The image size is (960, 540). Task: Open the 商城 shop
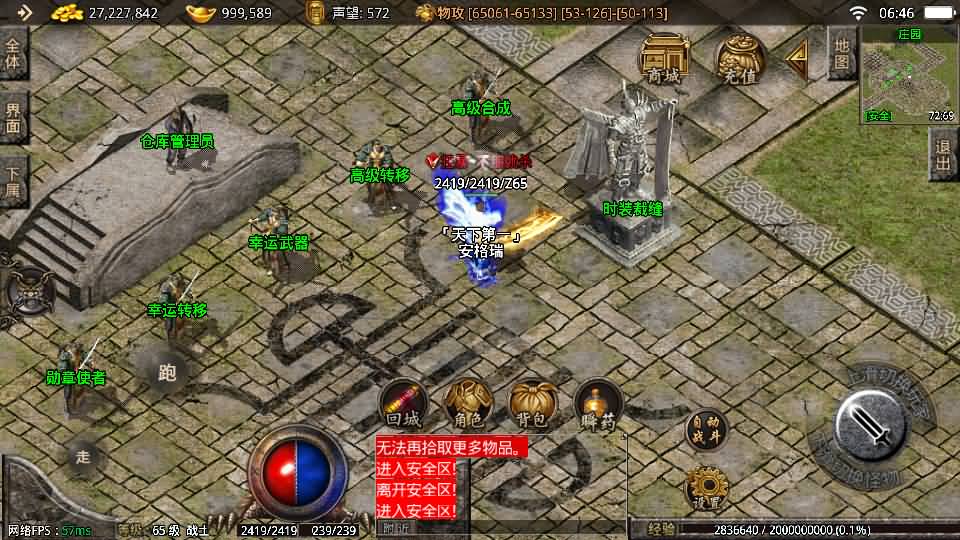click(x=662, y=58)
